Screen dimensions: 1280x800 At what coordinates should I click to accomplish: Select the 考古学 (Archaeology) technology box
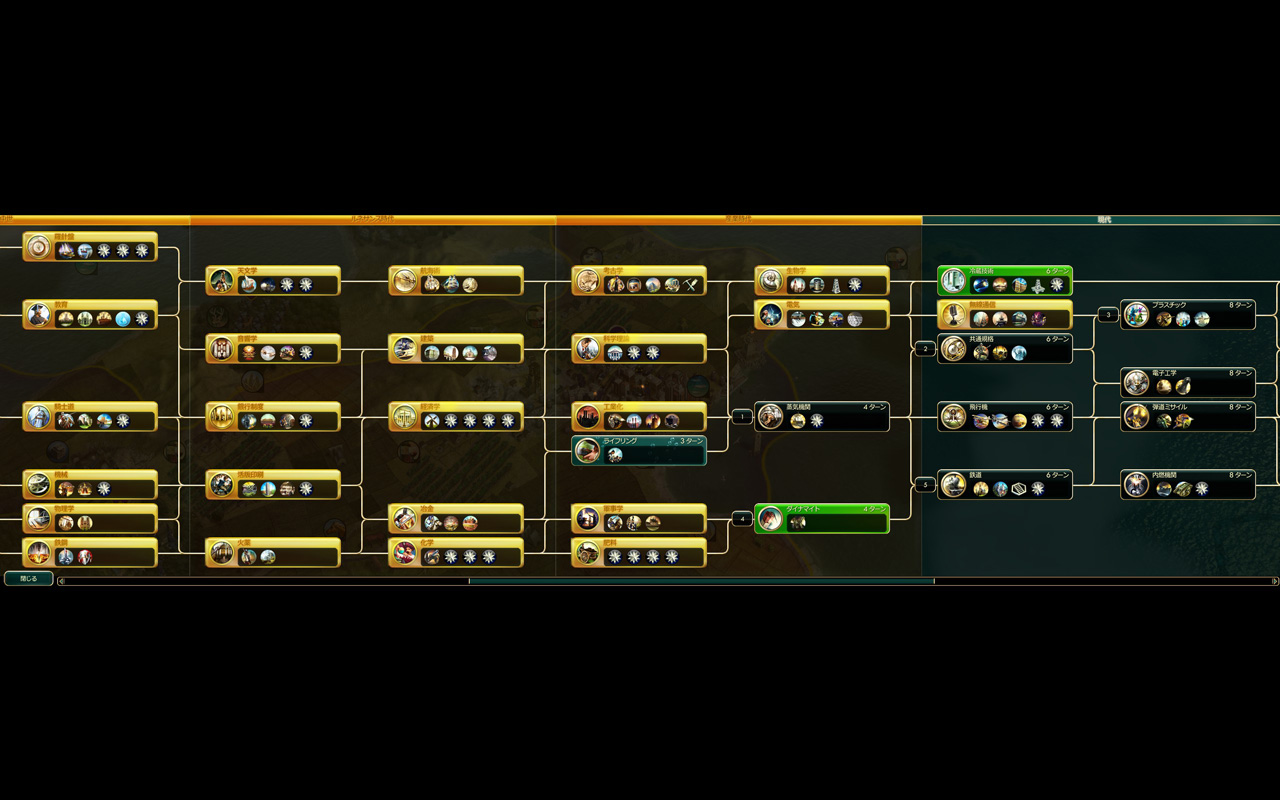[640, 281]
